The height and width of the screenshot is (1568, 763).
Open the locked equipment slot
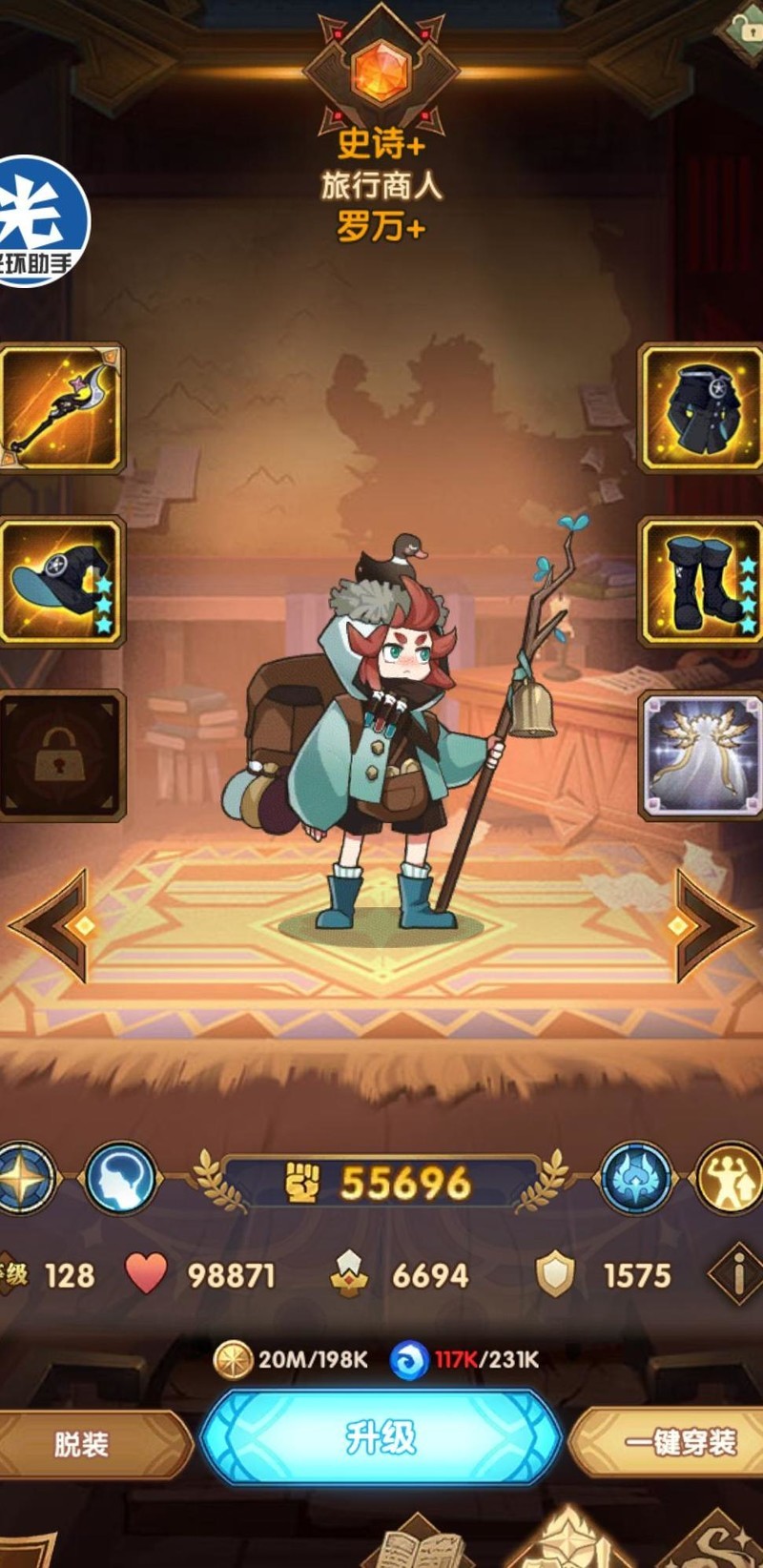tap(62, 755)
